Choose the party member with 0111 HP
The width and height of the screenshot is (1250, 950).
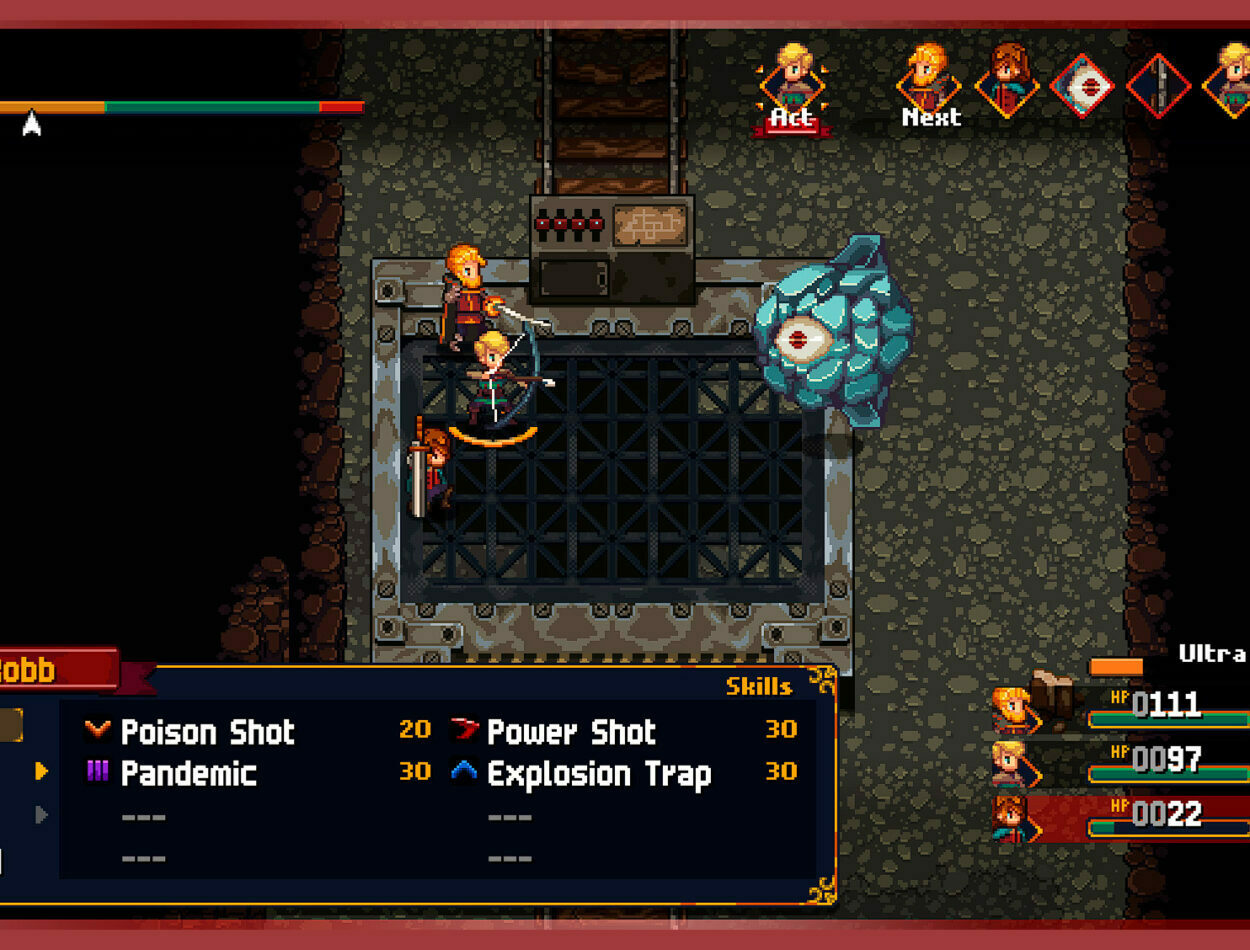point(1120,706)
